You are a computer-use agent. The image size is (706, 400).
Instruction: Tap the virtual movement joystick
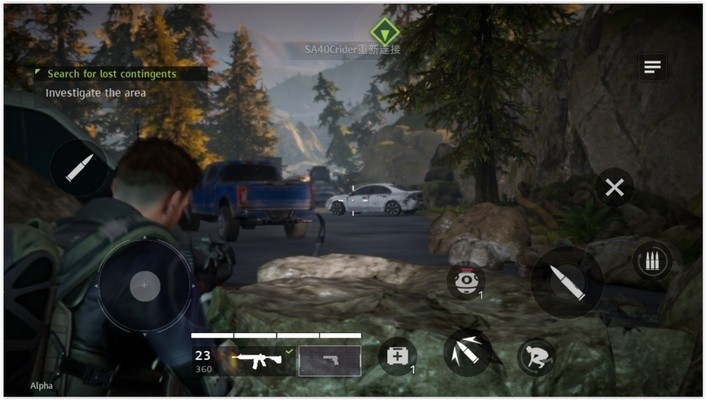coord(145,286)
